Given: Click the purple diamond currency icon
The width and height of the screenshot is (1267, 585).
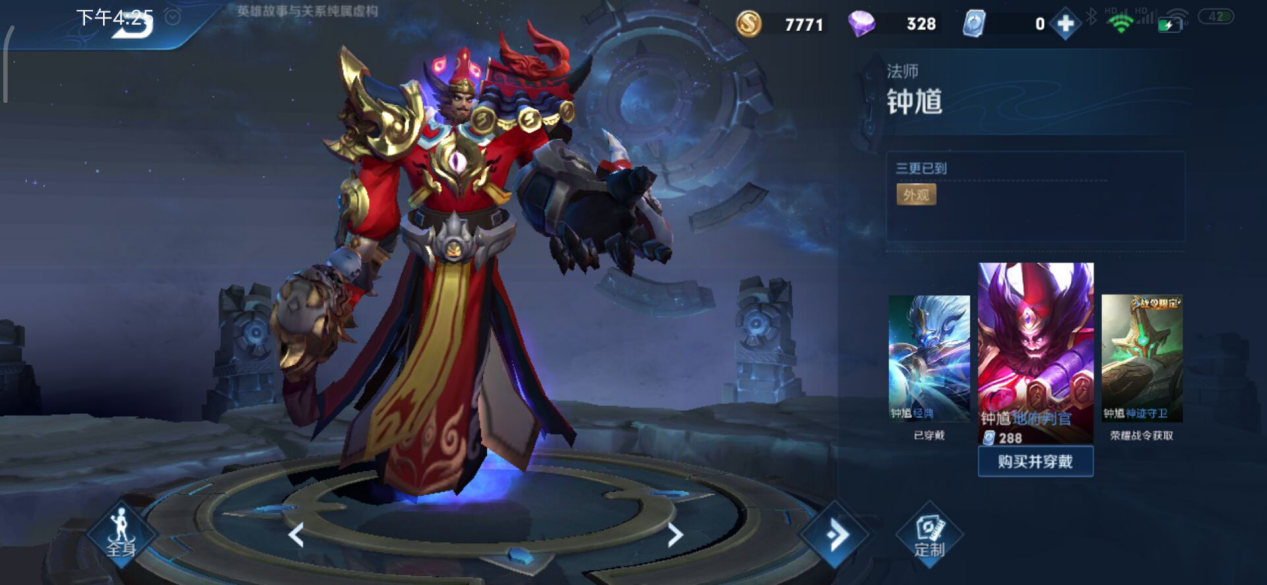Looking at the screenshot, I should pos(861,24).
